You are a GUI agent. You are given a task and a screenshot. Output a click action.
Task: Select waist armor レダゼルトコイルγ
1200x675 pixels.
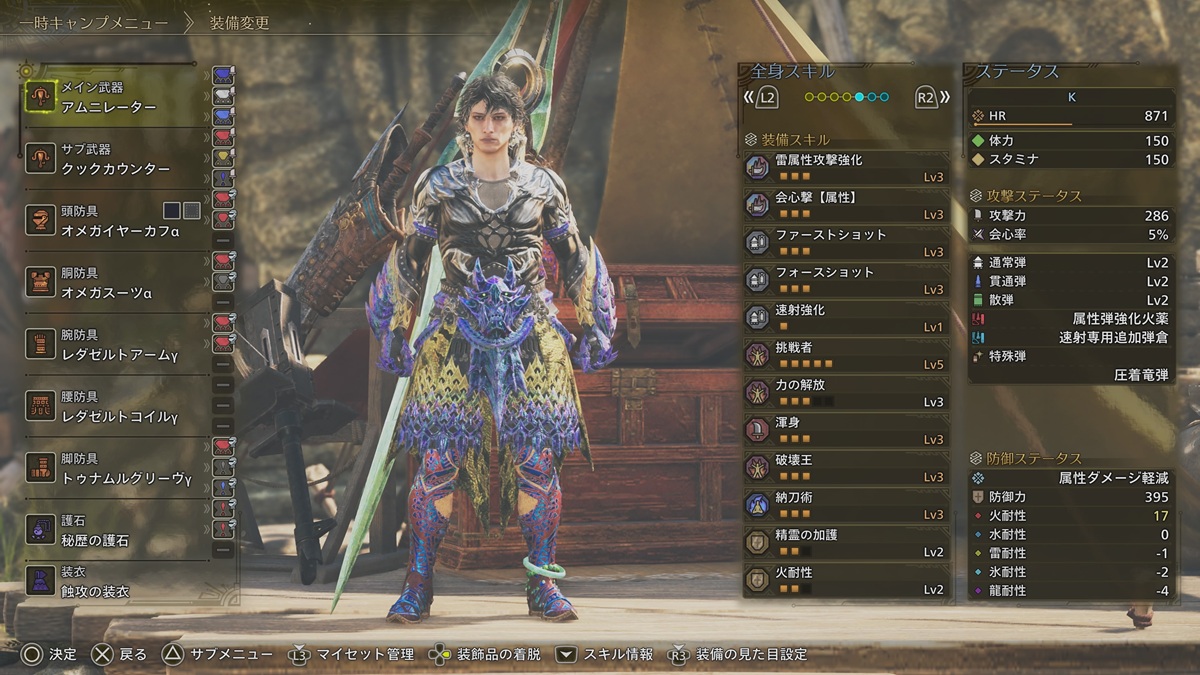(x=110, y=407)
